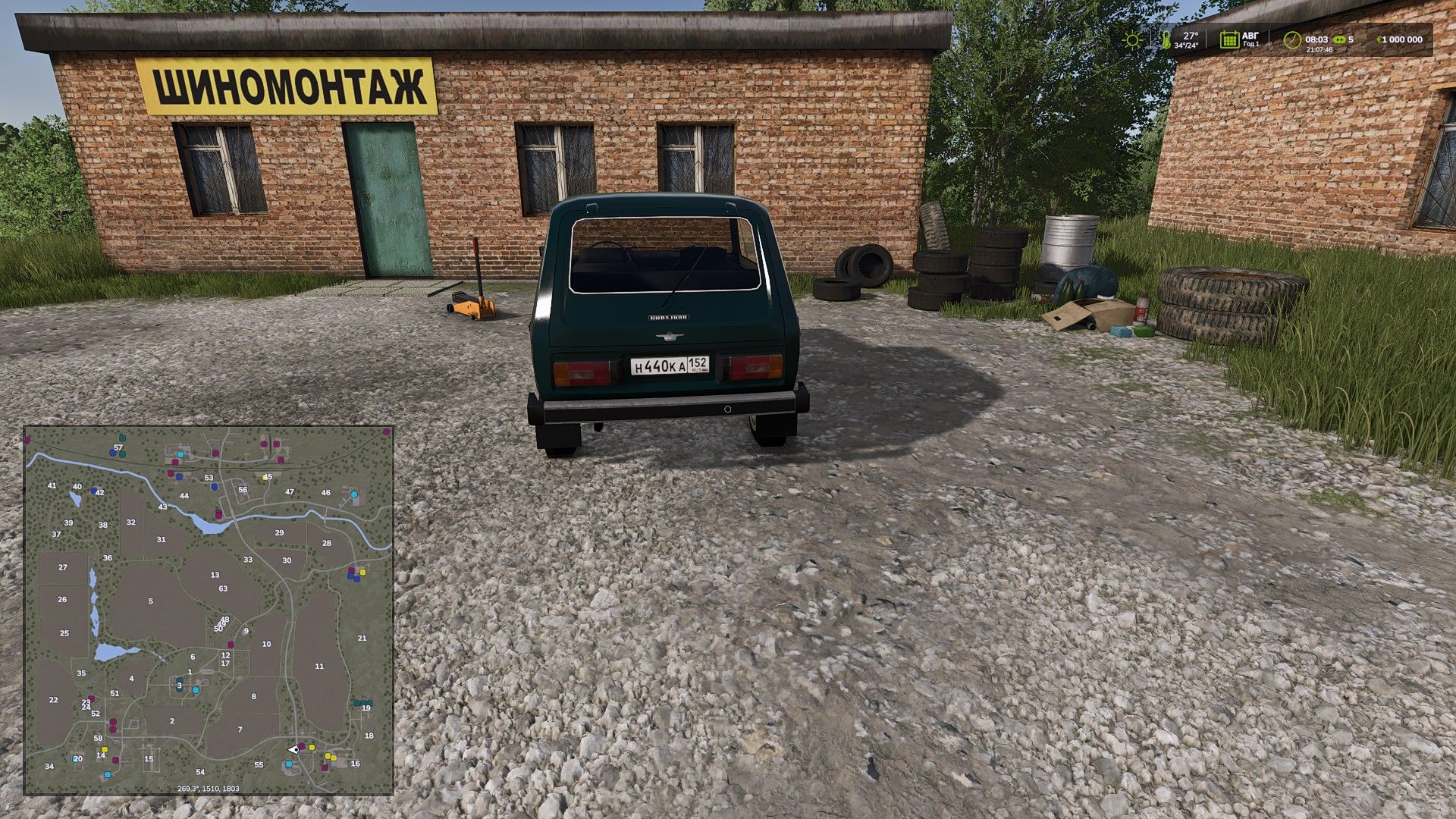Click the sun weather icon

pyautogui.click(x=1132, y=40)
